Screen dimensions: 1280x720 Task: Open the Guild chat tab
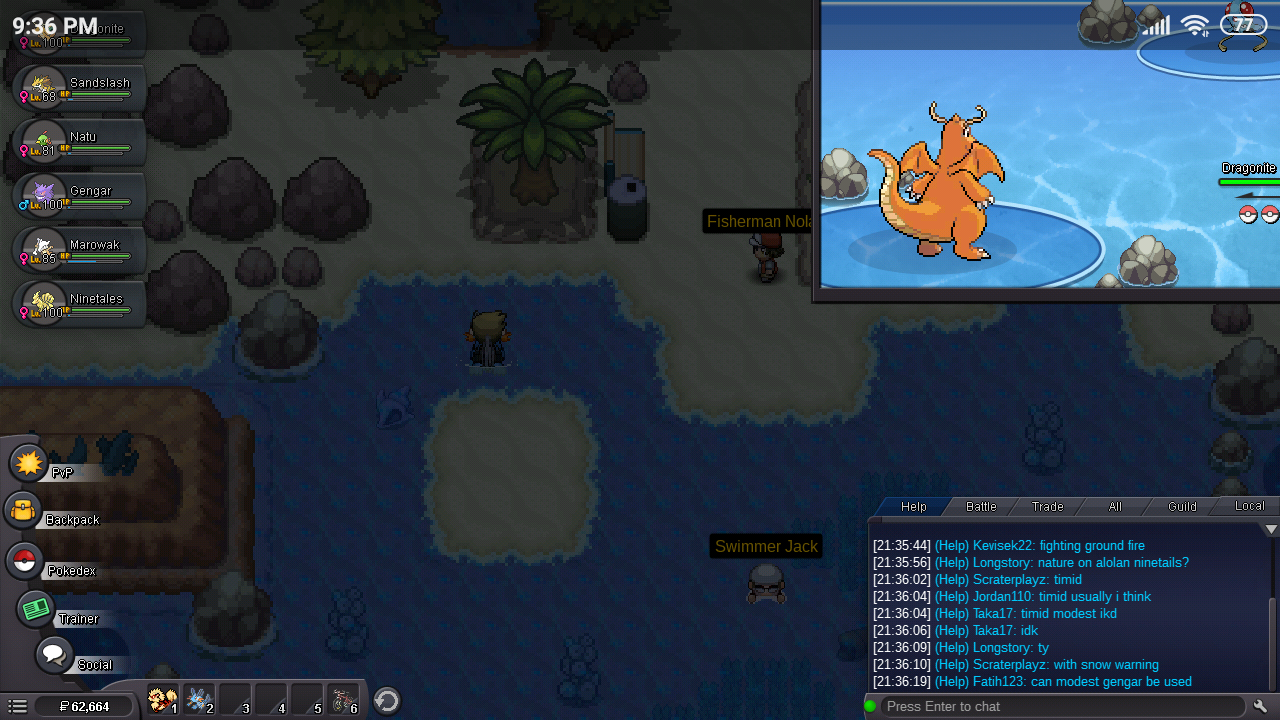pos(1182,507)
